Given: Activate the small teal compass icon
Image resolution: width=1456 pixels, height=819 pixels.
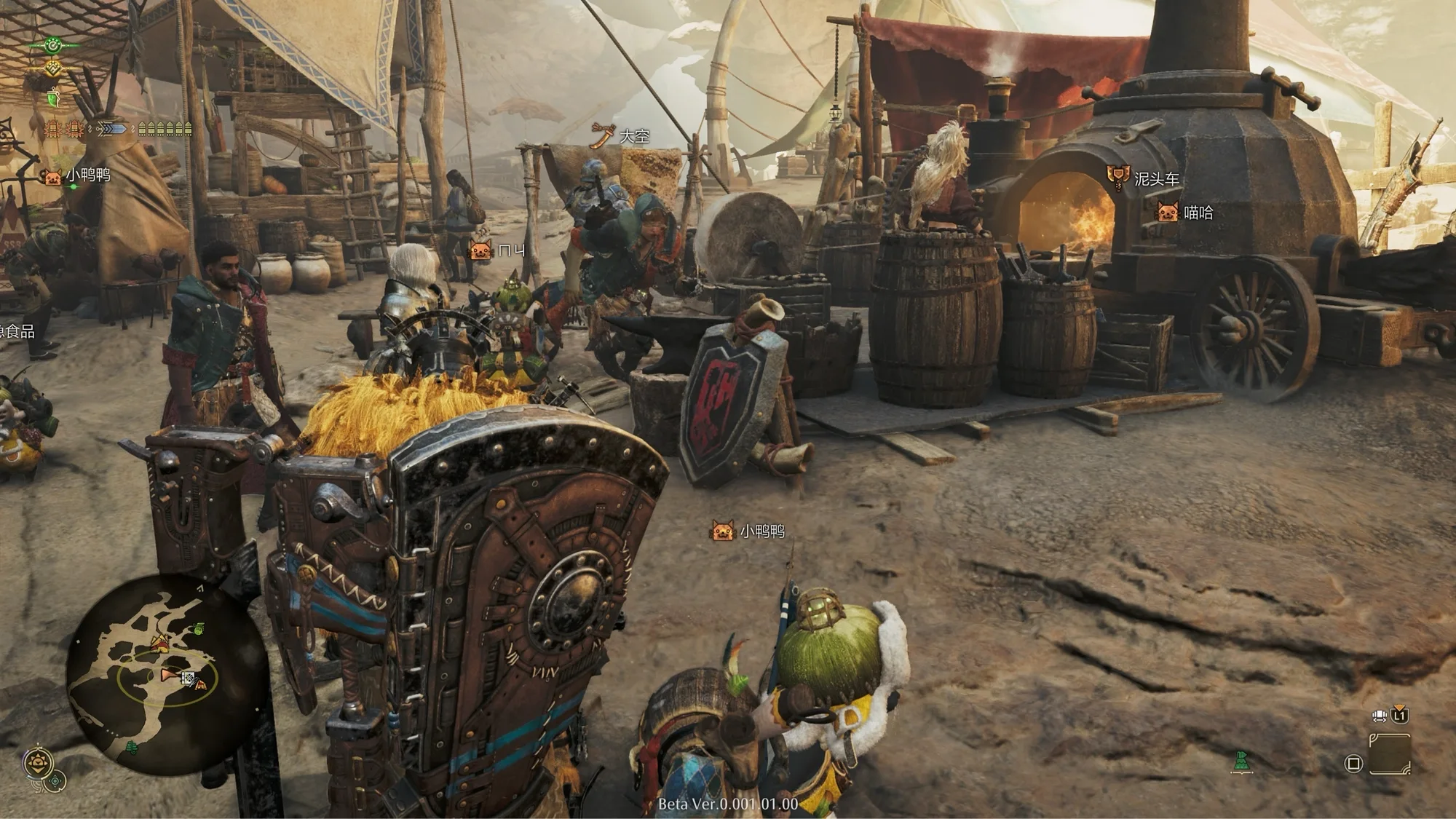Looking at the screenshot, I should point(55,782).
